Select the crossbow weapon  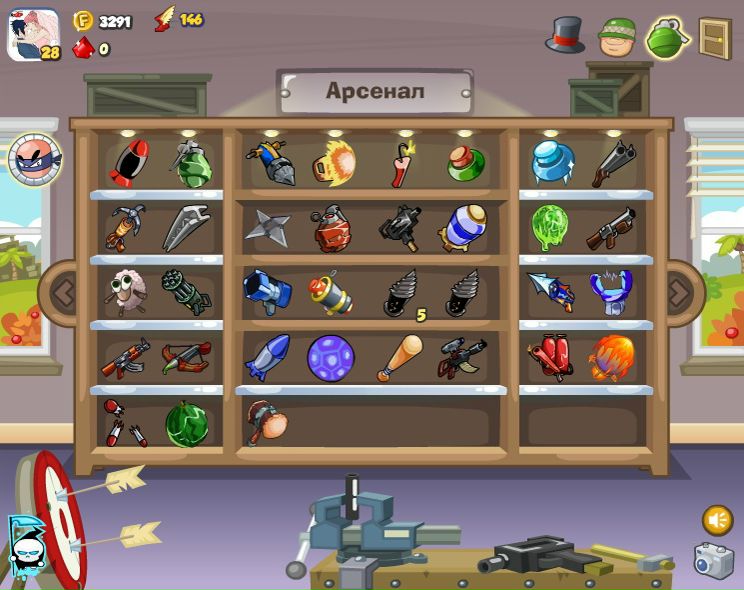pyautogui.click(x=186, y=357)
